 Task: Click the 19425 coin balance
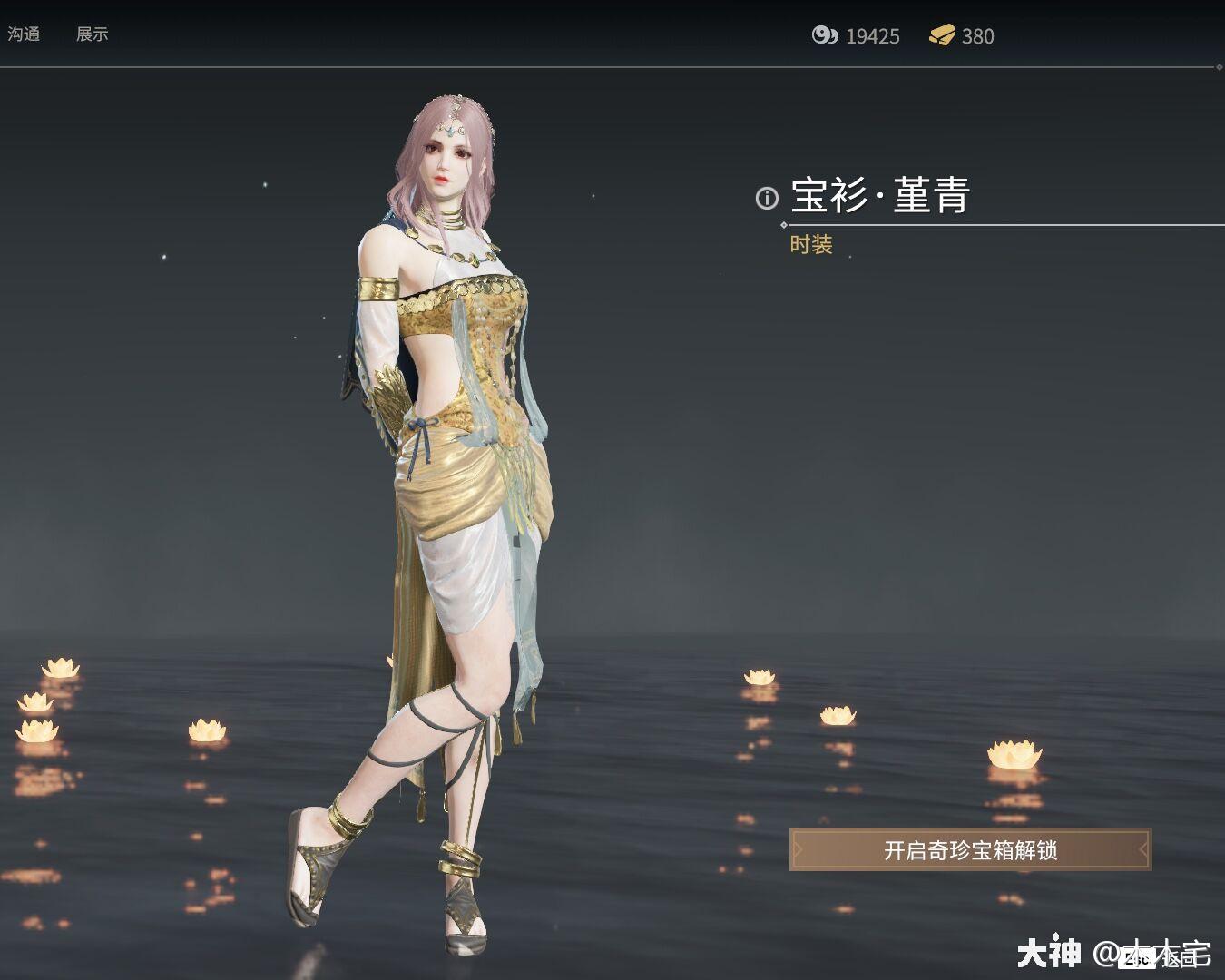coord(872,37)
